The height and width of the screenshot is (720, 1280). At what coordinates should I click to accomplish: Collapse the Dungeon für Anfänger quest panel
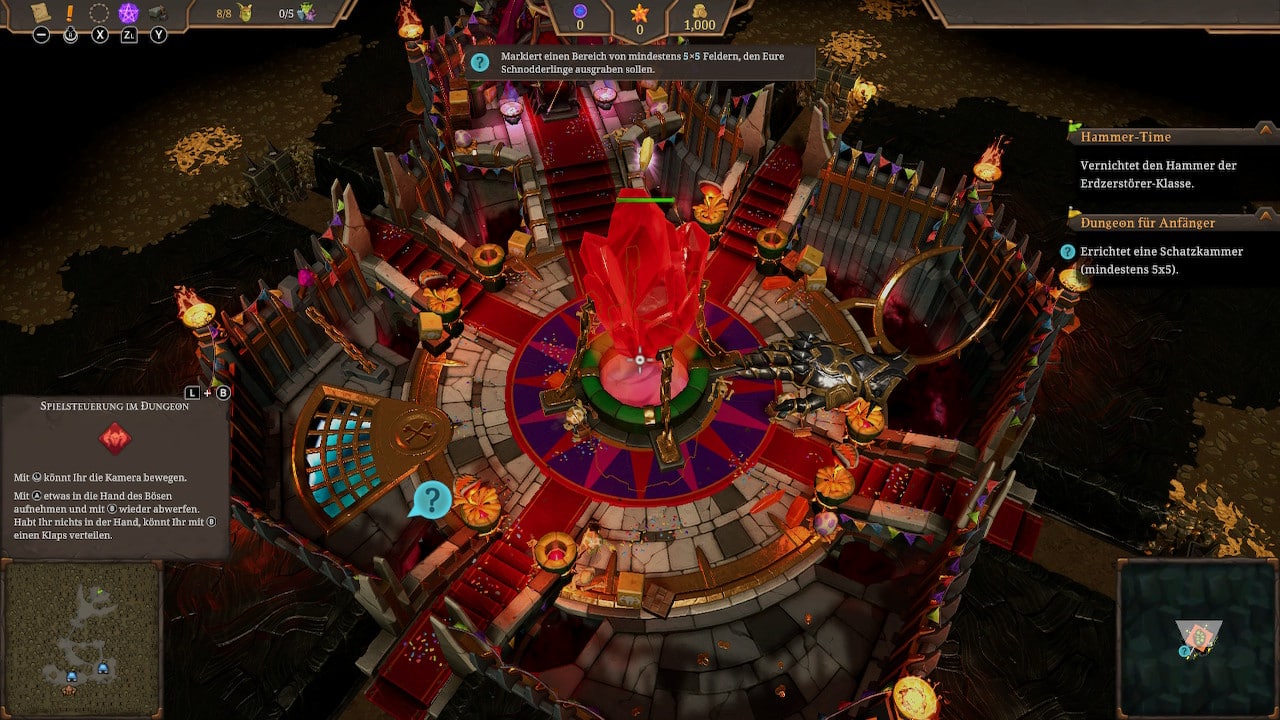pos(1264,214)
